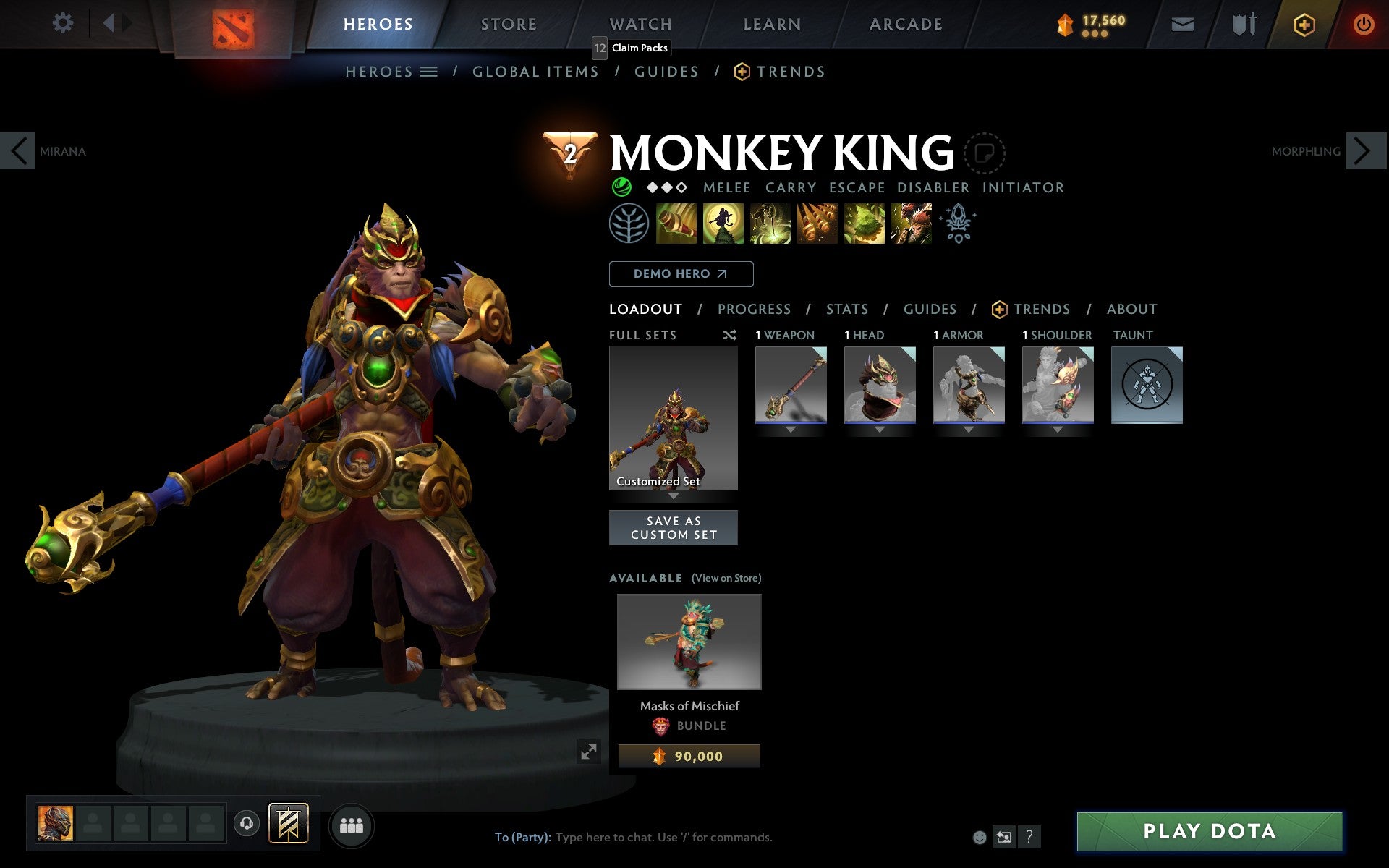Open the mail inbox icon

pos(1181,23)
